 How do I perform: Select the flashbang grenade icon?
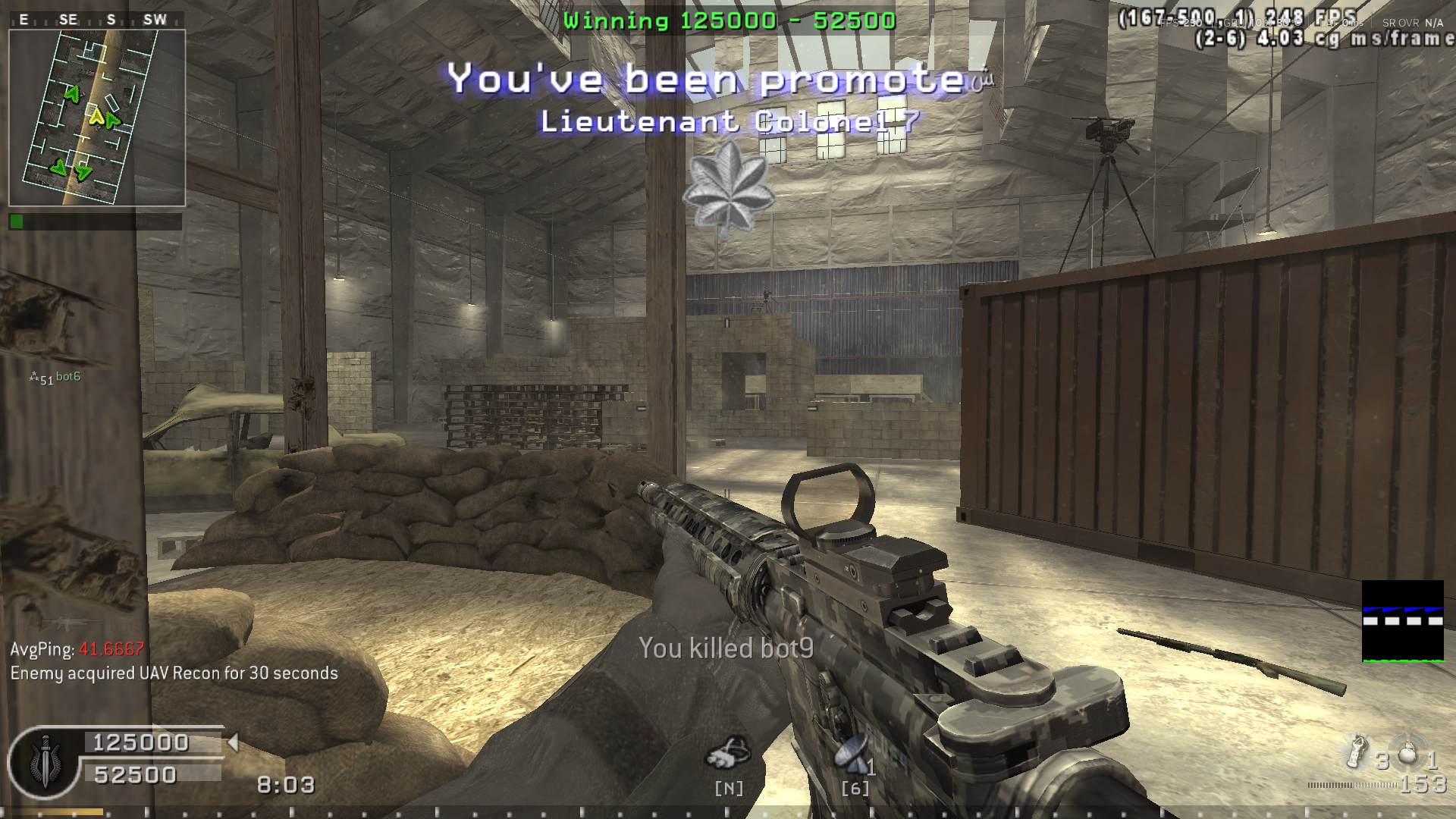click(1356, 752)
